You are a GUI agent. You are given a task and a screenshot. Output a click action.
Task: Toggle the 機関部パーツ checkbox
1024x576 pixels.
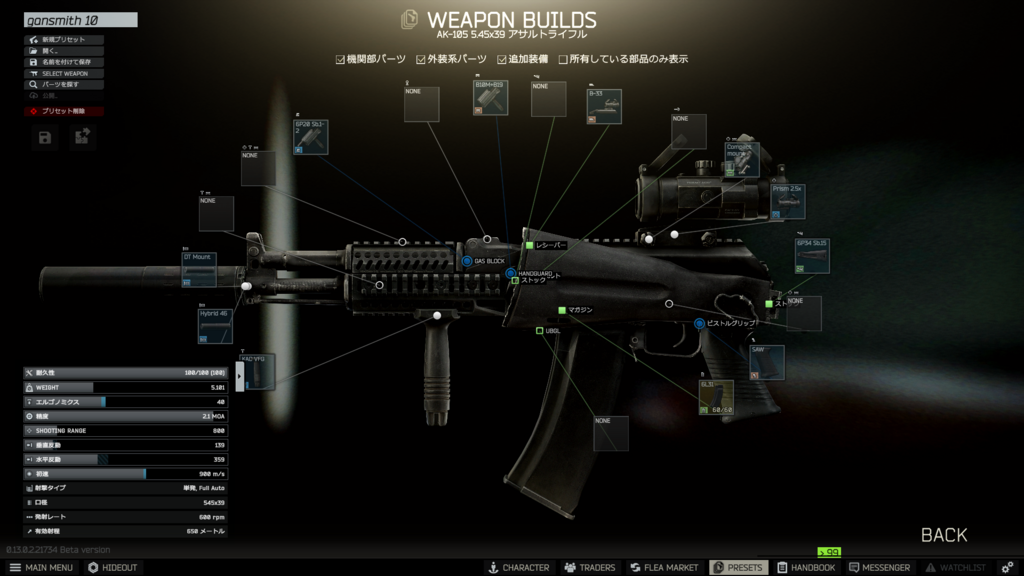[x=341, y=59]
